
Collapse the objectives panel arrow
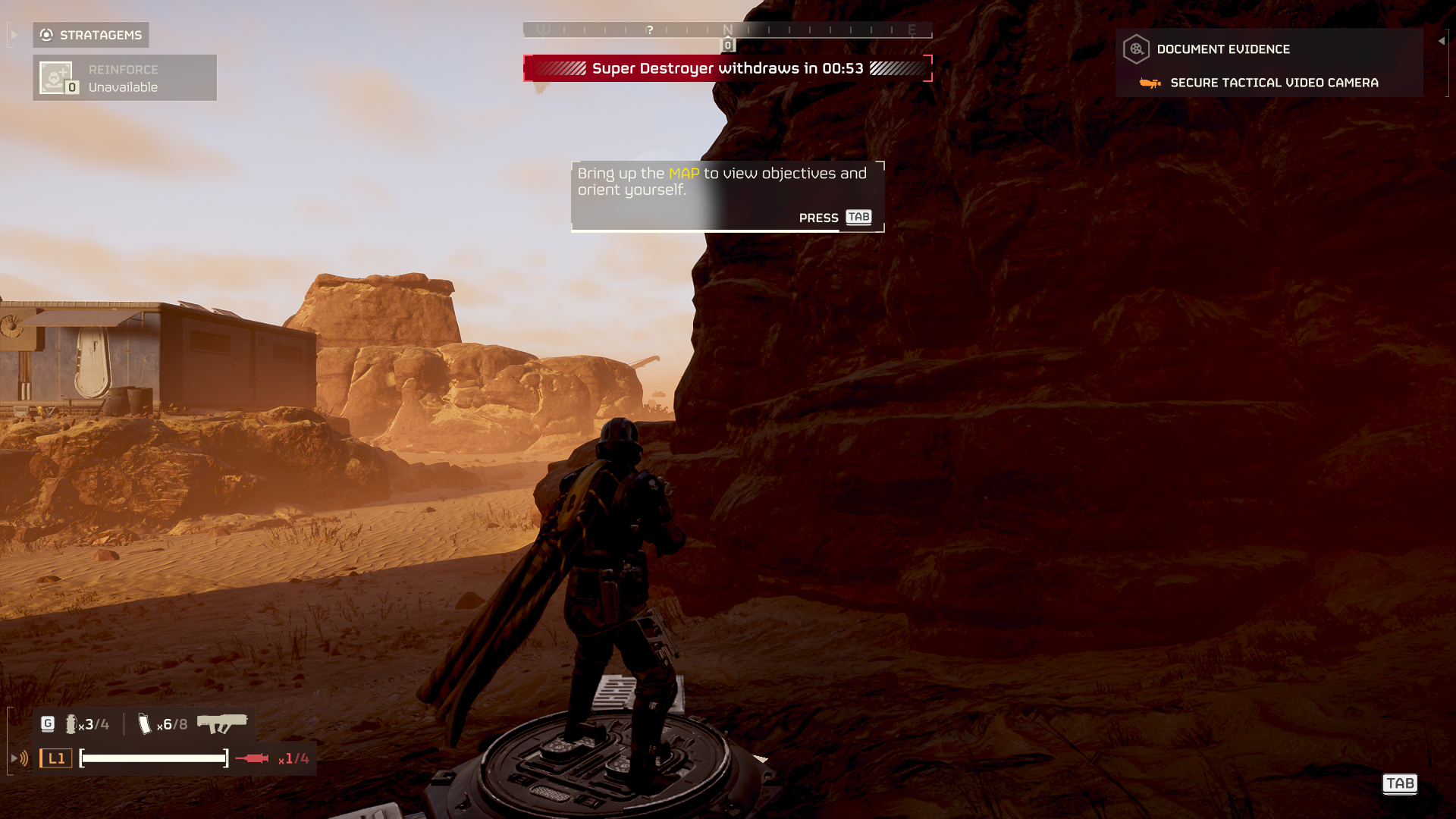pyautogui.click(x=1442, y=41)
